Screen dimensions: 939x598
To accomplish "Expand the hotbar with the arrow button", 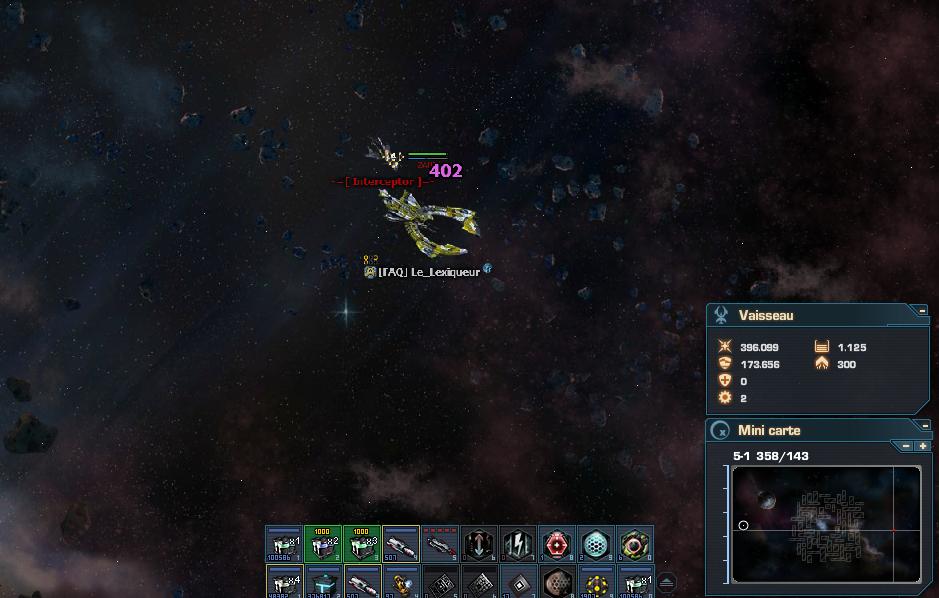I will coord(667,583).
